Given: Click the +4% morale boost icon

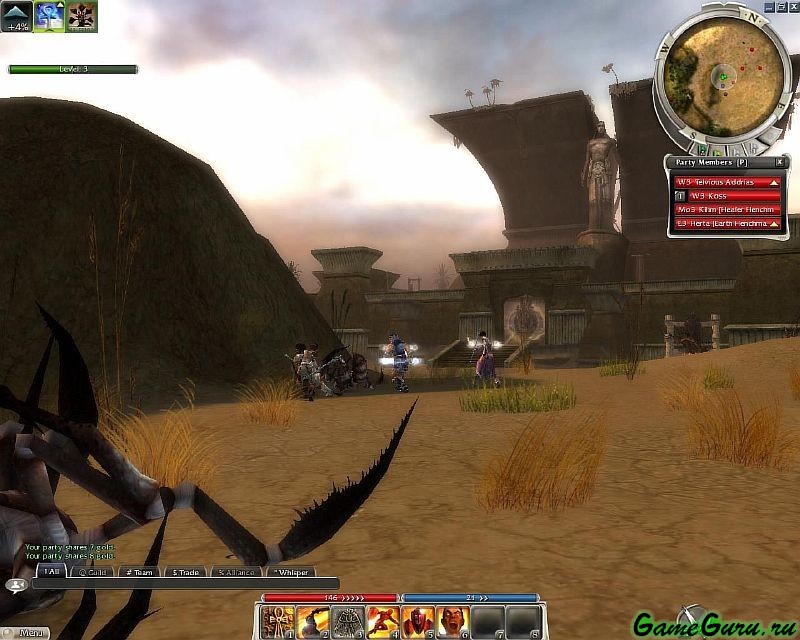Looking at the screenshot, I should tap(16, 17).
